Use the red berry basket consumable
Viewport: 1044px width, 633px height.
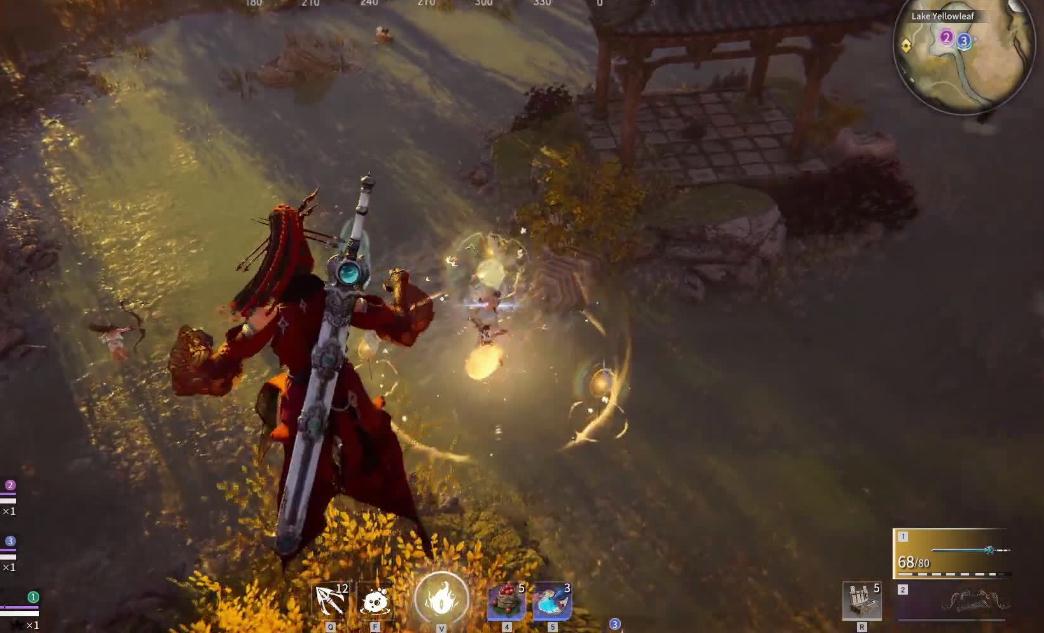(x=506, y=601)
